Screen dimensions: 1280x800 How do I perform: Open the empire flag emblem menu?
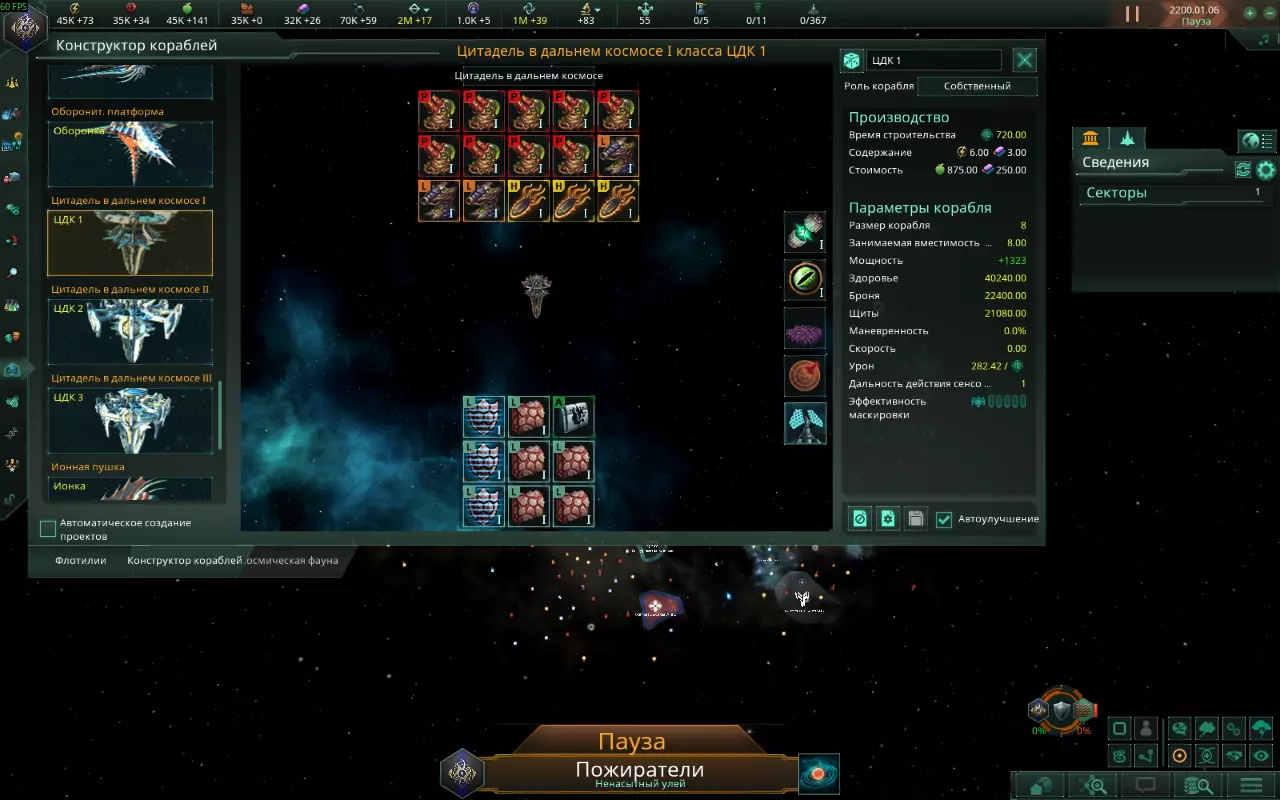tap(23, 26)
